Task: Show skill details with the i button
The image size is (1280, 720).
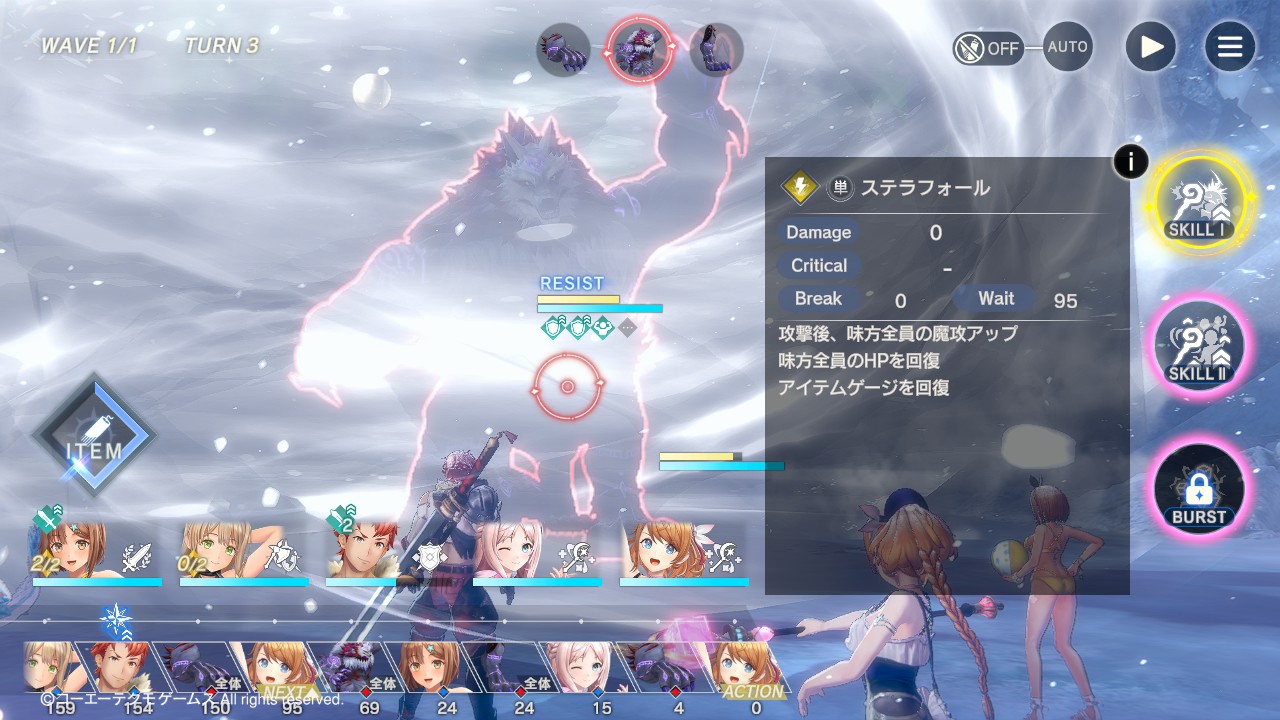Action: click(x=1130, y=161)
